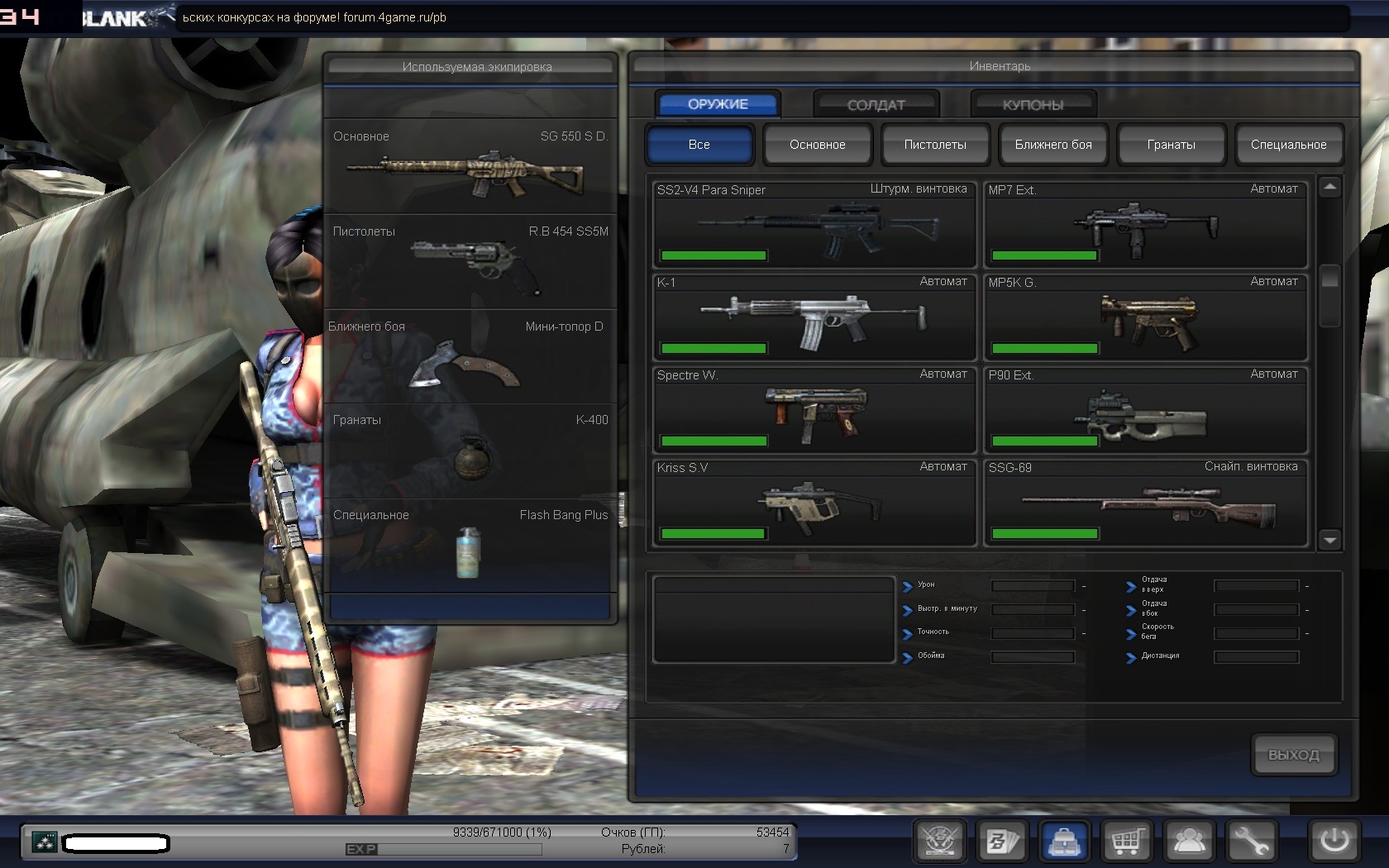The width and height of the screenshot is (1389, 868).
Task: Filter by Специальное category
Action: 1288,145
